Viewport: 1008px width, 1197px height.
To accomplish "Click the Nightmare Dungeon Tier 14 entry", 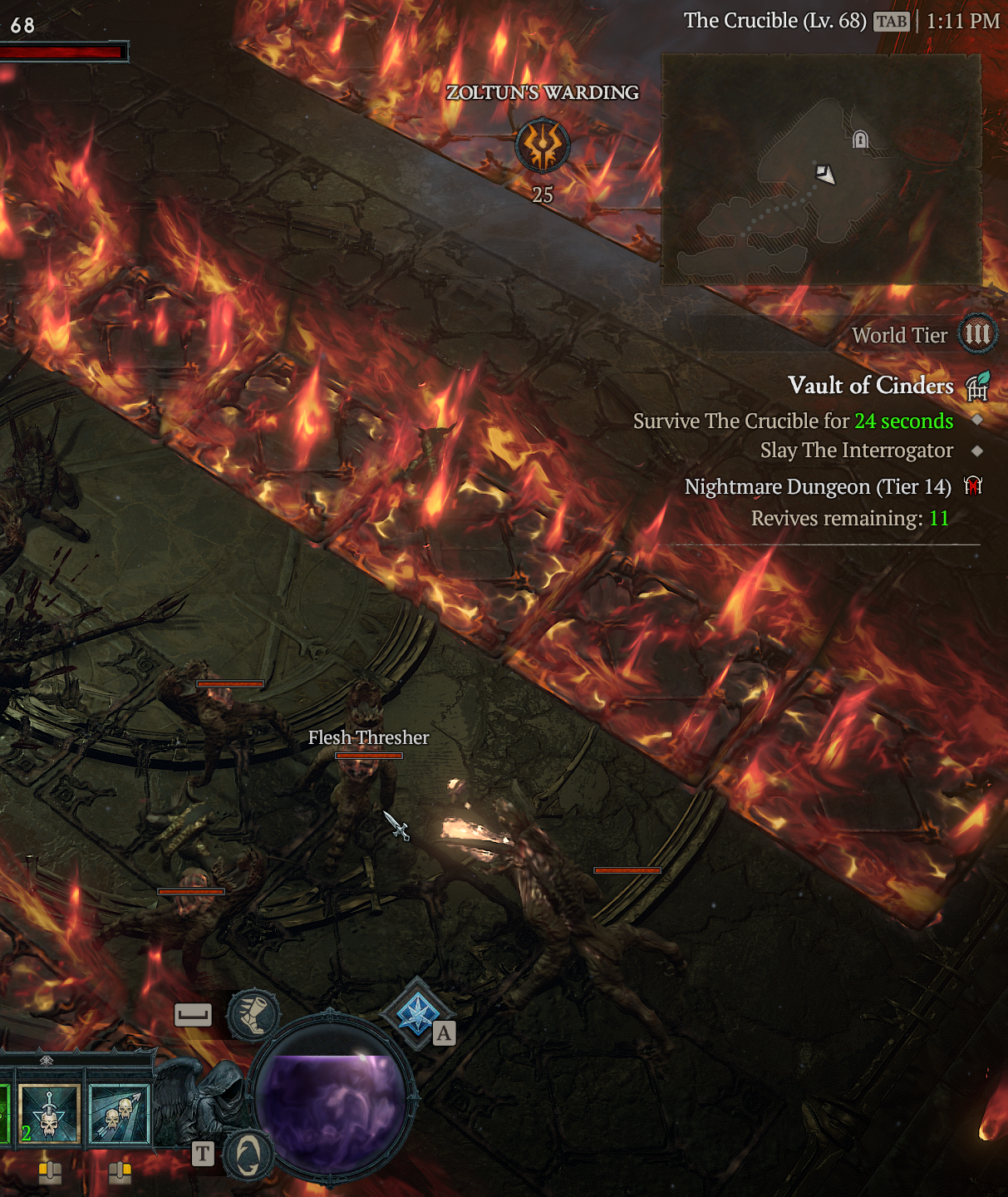I will pos(818,487).
